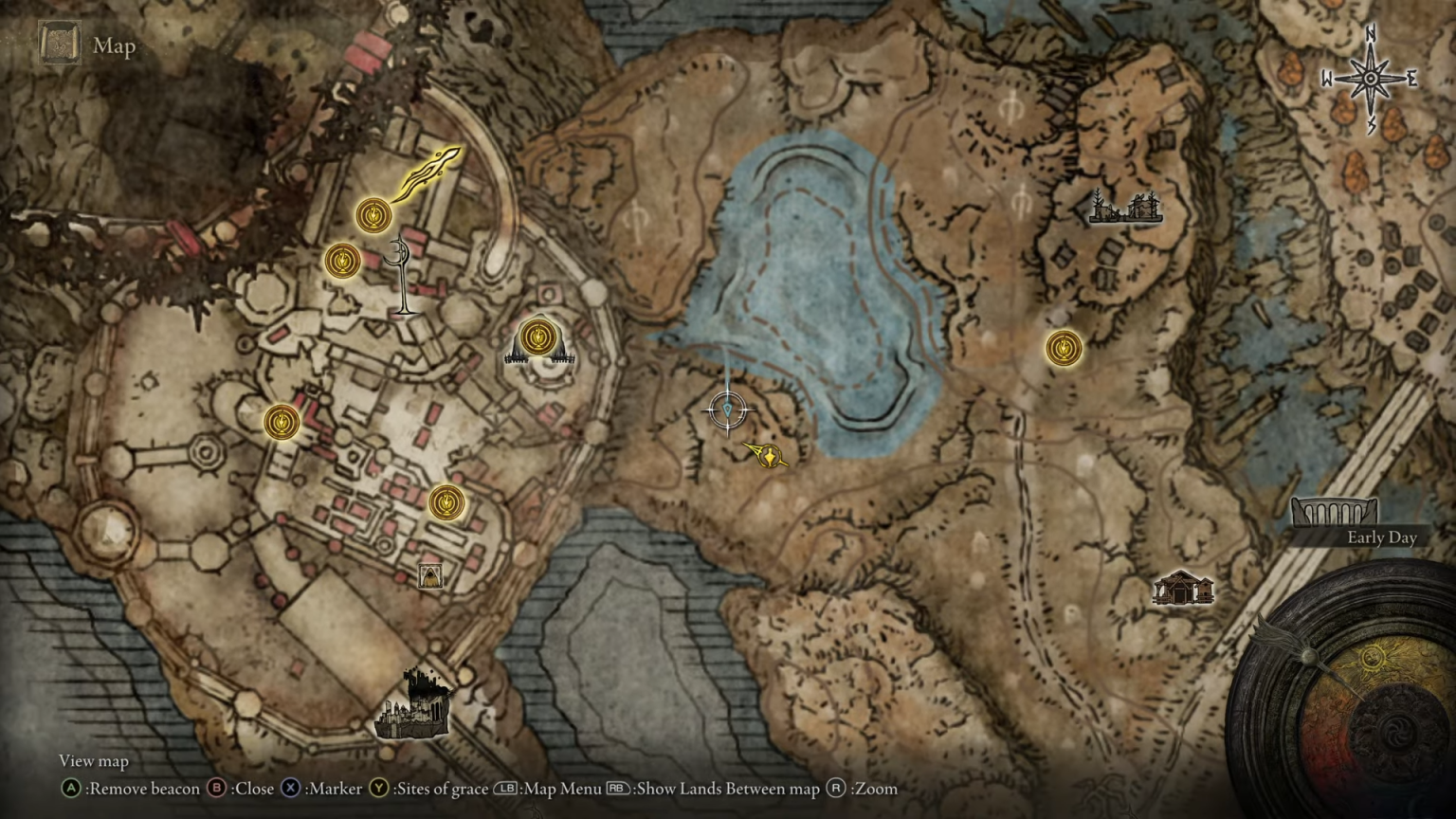Activate the map zoom control

coord(836,788)
